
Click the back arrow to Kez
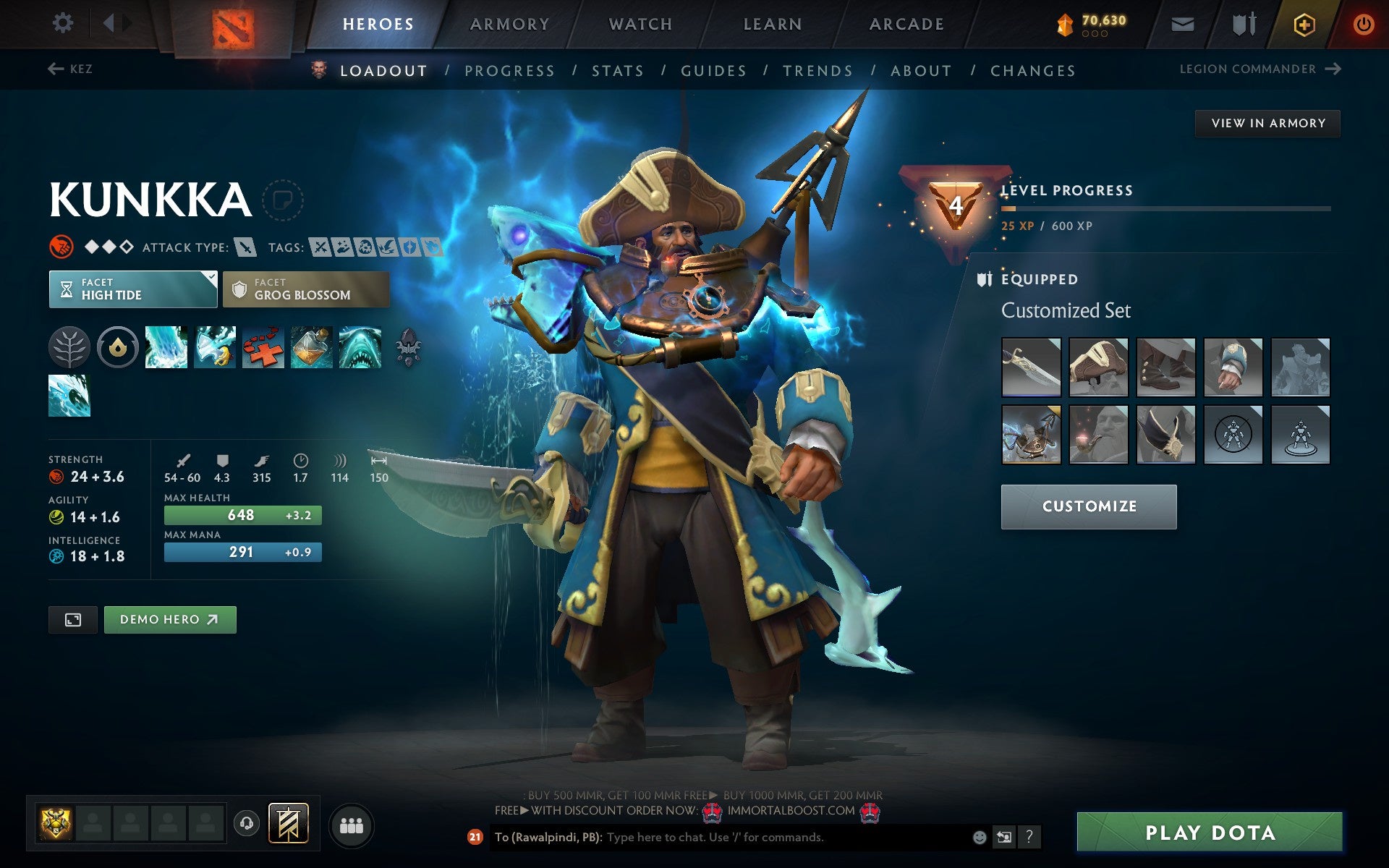[x=54, y=69]
